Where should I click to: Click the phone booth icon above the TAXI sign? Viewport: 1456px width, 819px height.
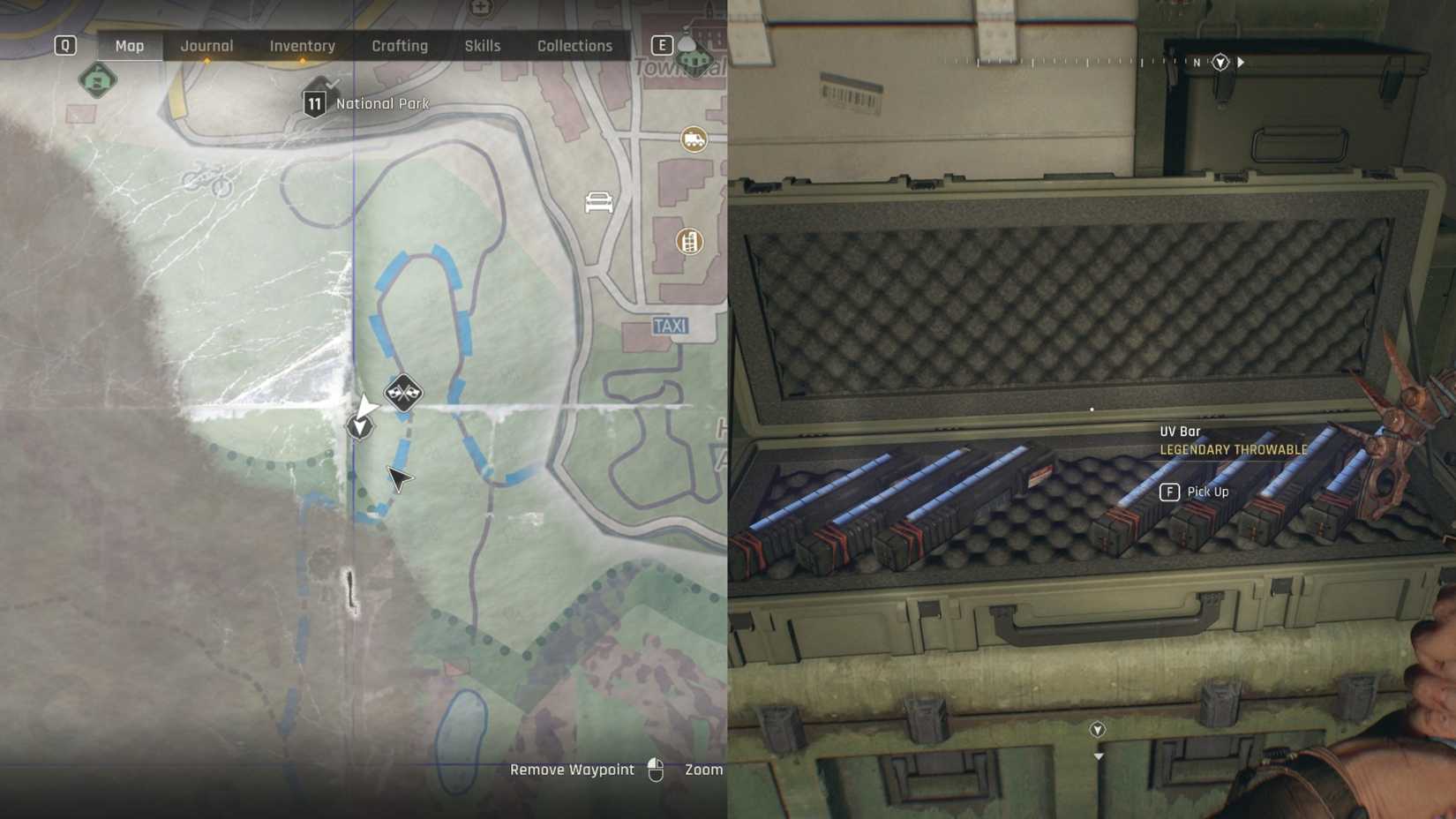(689, 242)
